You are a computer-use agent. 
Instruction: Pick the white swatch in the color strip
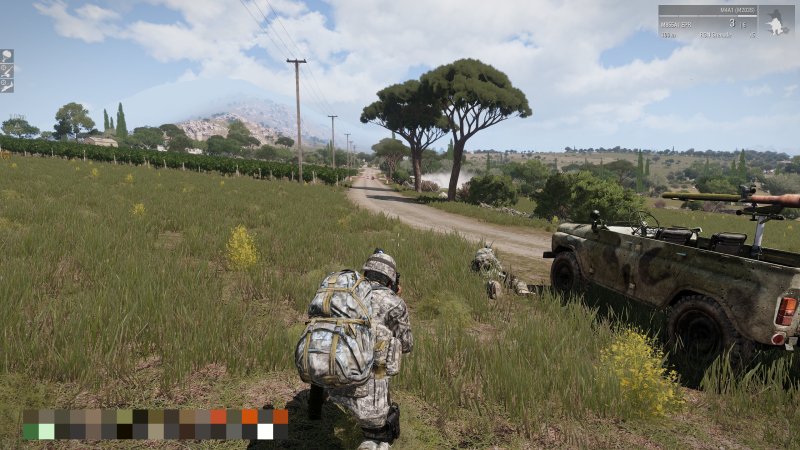[x=265, y=431]
